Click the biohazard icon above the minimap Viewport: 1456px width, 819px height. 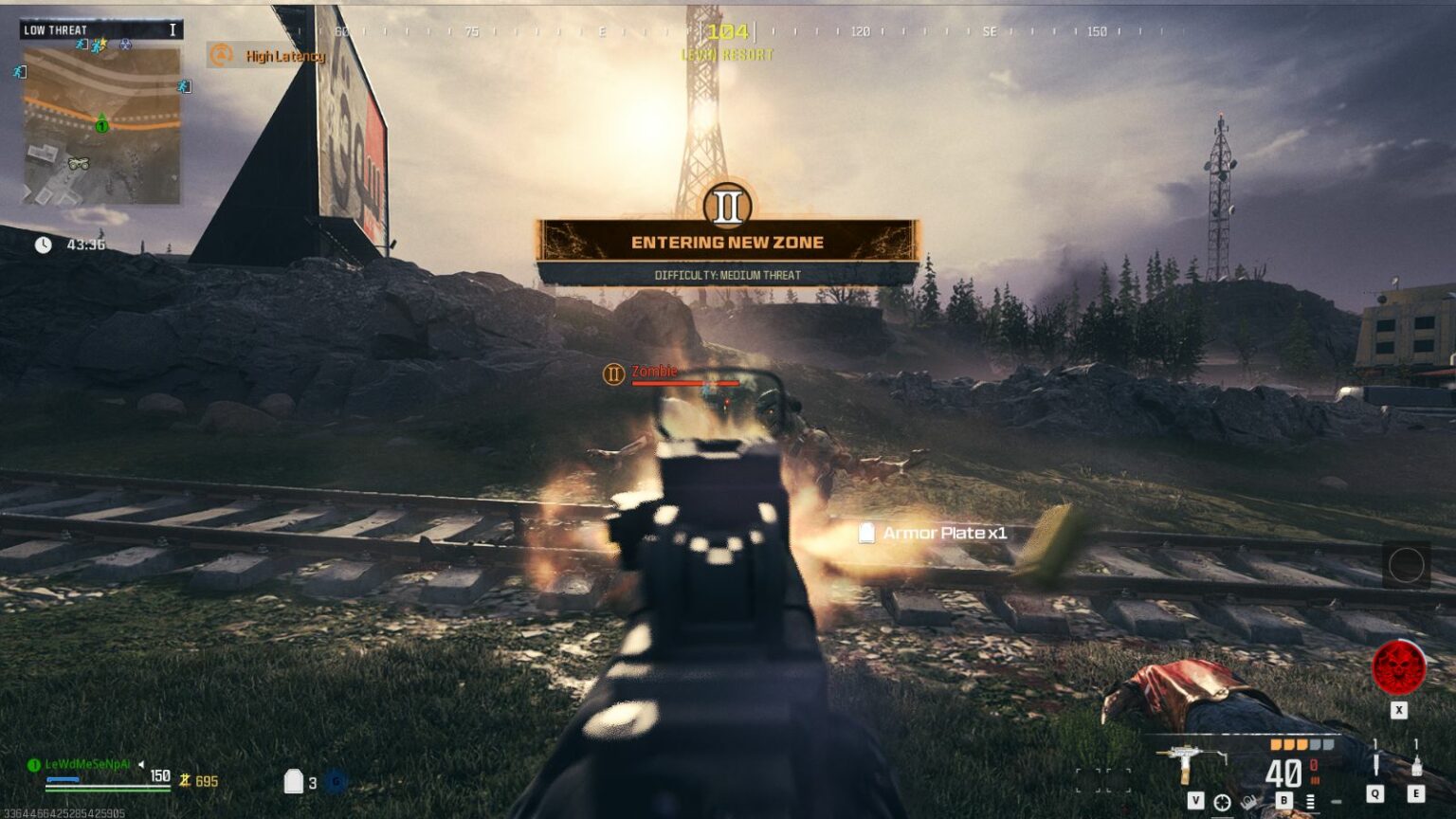125,45
